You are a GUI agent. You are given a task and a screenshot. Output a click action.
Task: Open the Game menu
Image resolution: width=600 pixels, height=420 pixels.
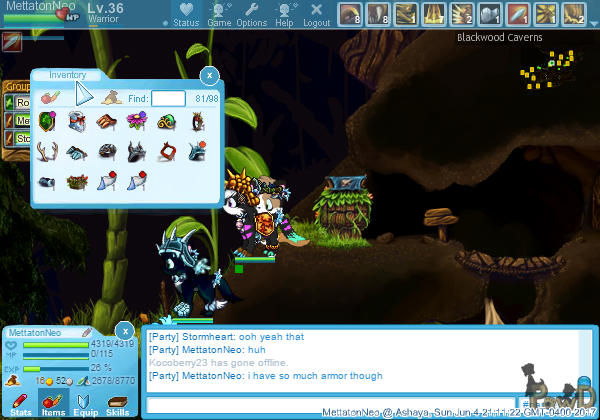219,14
